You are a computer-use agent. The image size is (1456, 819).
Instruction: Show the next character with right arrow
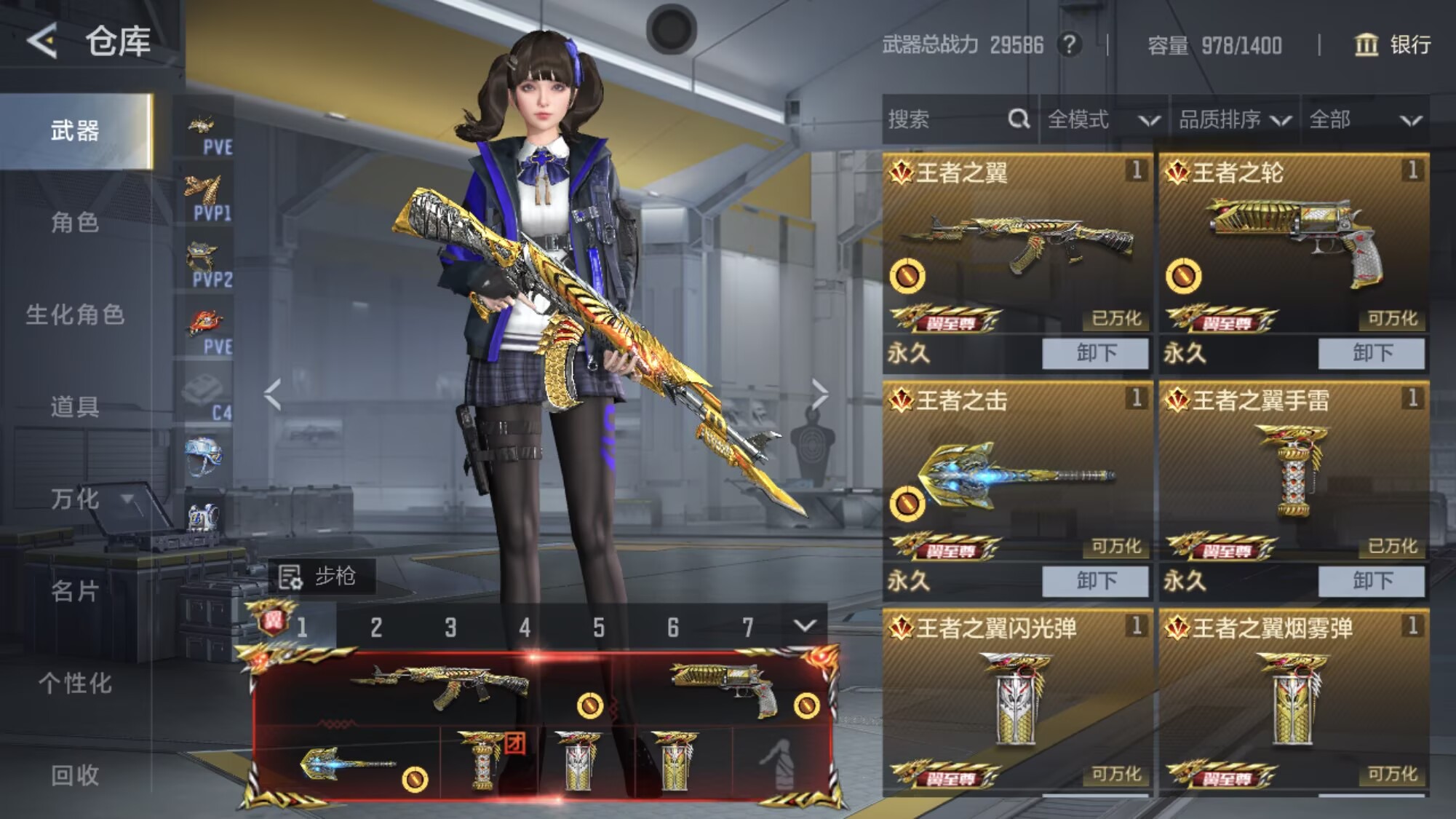(x=820, y=395)
